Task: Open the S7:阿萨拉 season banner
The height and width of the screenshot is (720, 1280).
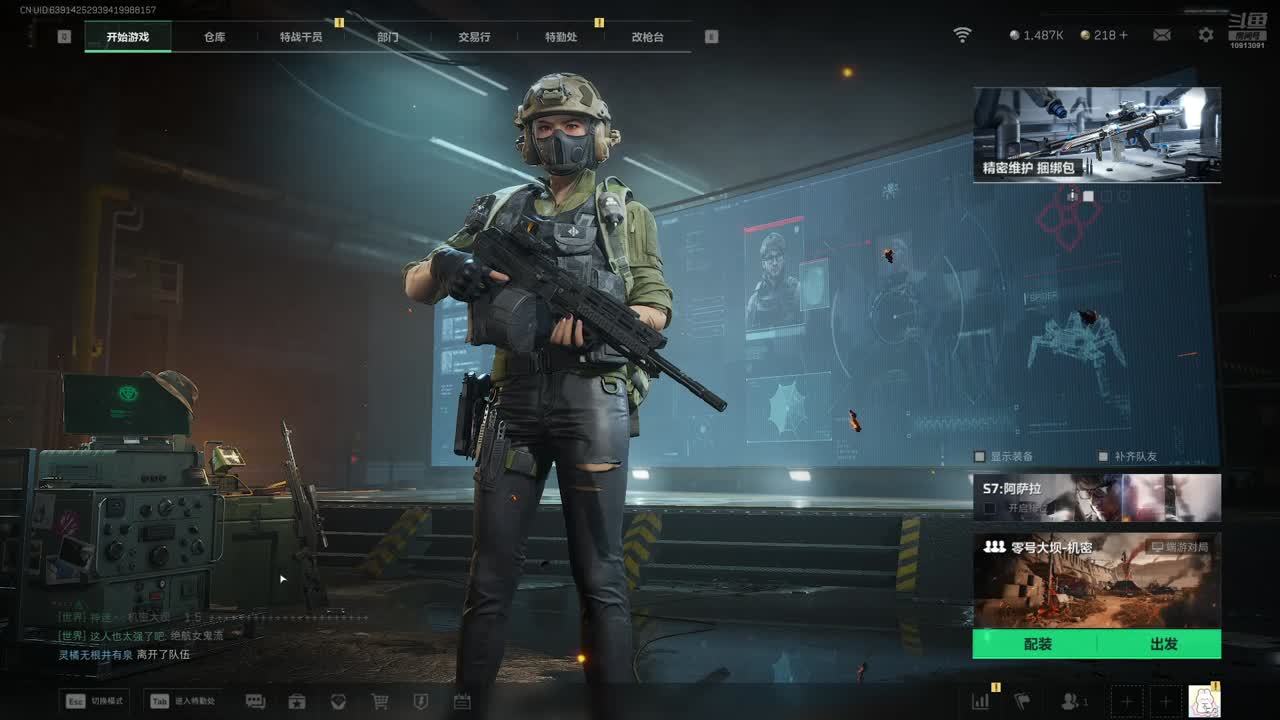Action: [x=1096, y=497]
